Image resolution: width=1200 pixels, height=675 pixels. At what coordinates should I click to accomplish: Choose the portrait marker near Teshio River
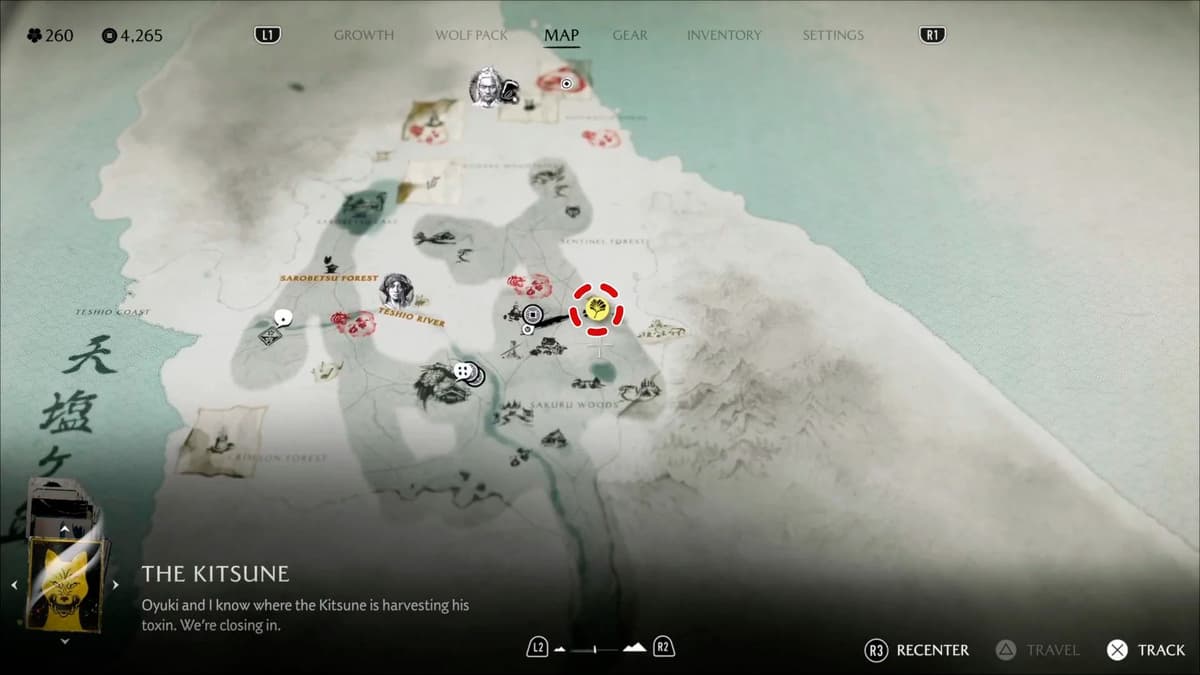396,290
